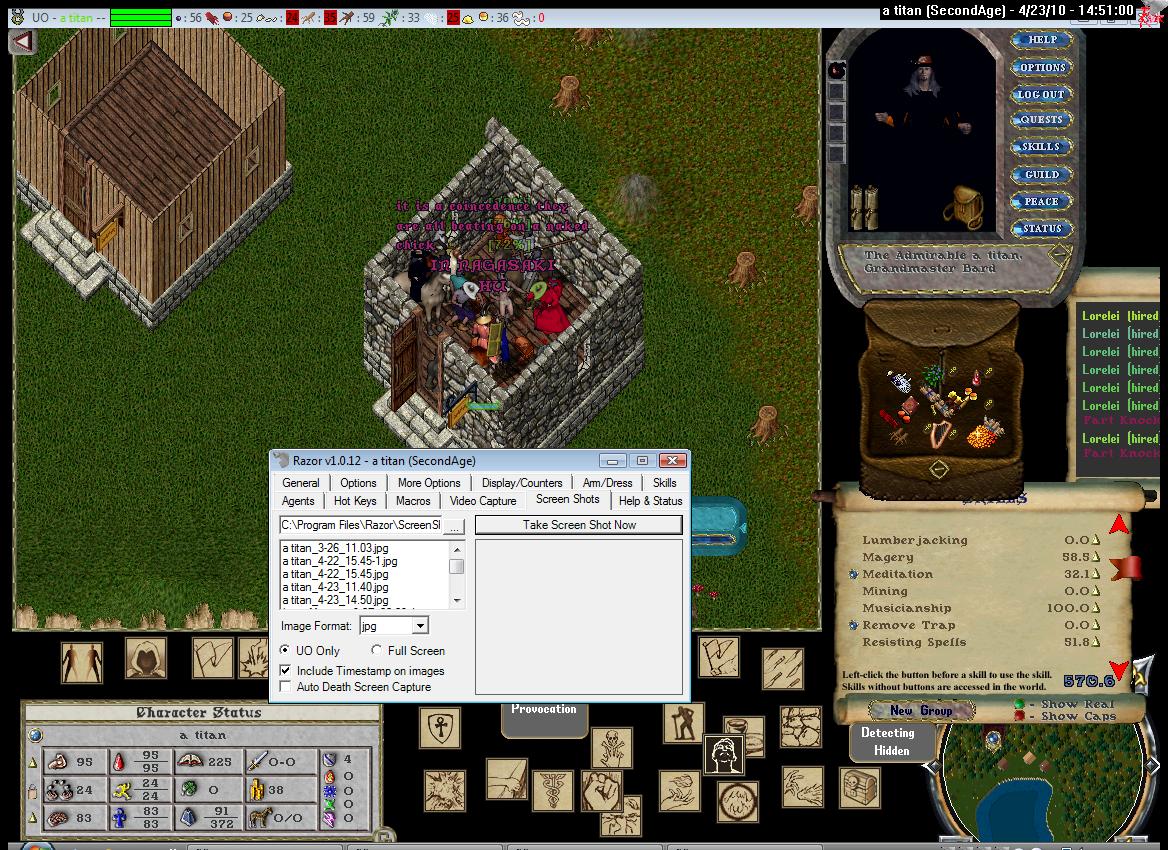Select the Full Screen radio option
The image size is (1168, 850).
(377, 651)
